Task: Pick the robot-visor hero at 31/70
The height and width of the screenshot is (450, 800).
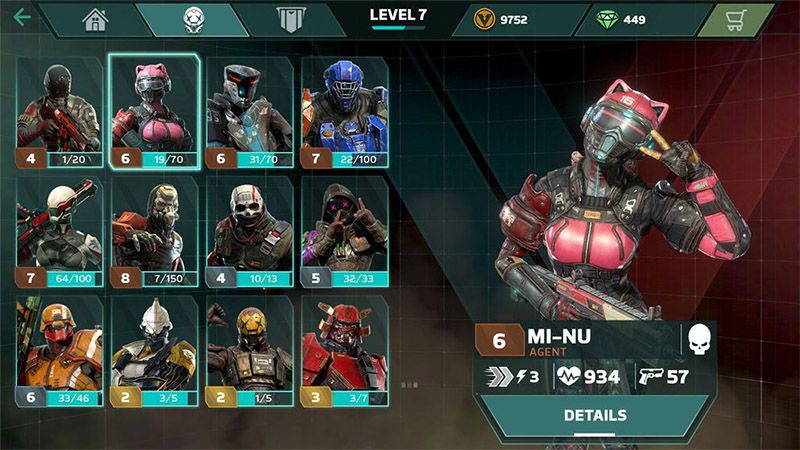Action: tap(250, 110)
